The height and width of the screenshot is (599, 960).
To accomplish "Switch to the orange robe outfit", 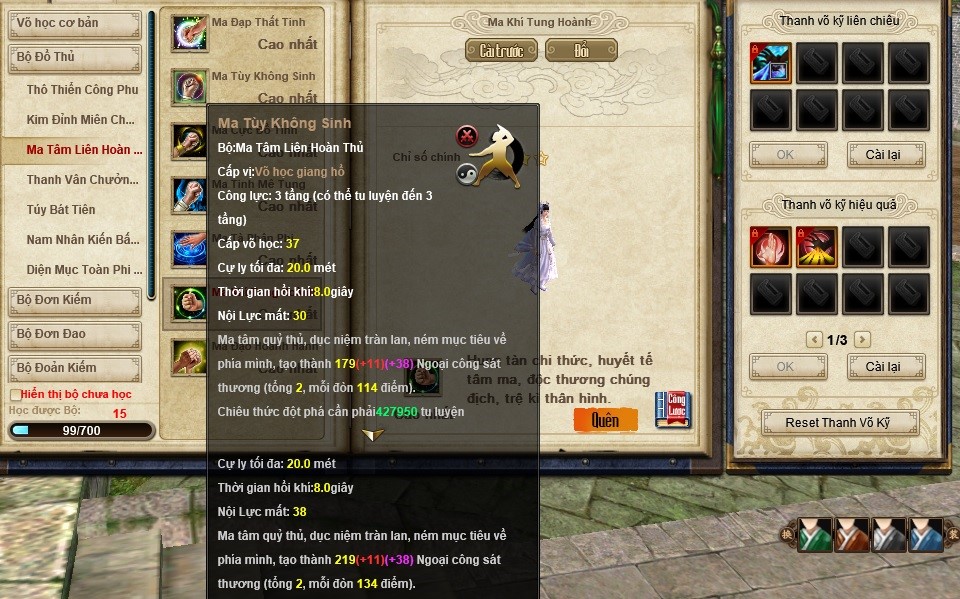I will (x=852, y=536).
